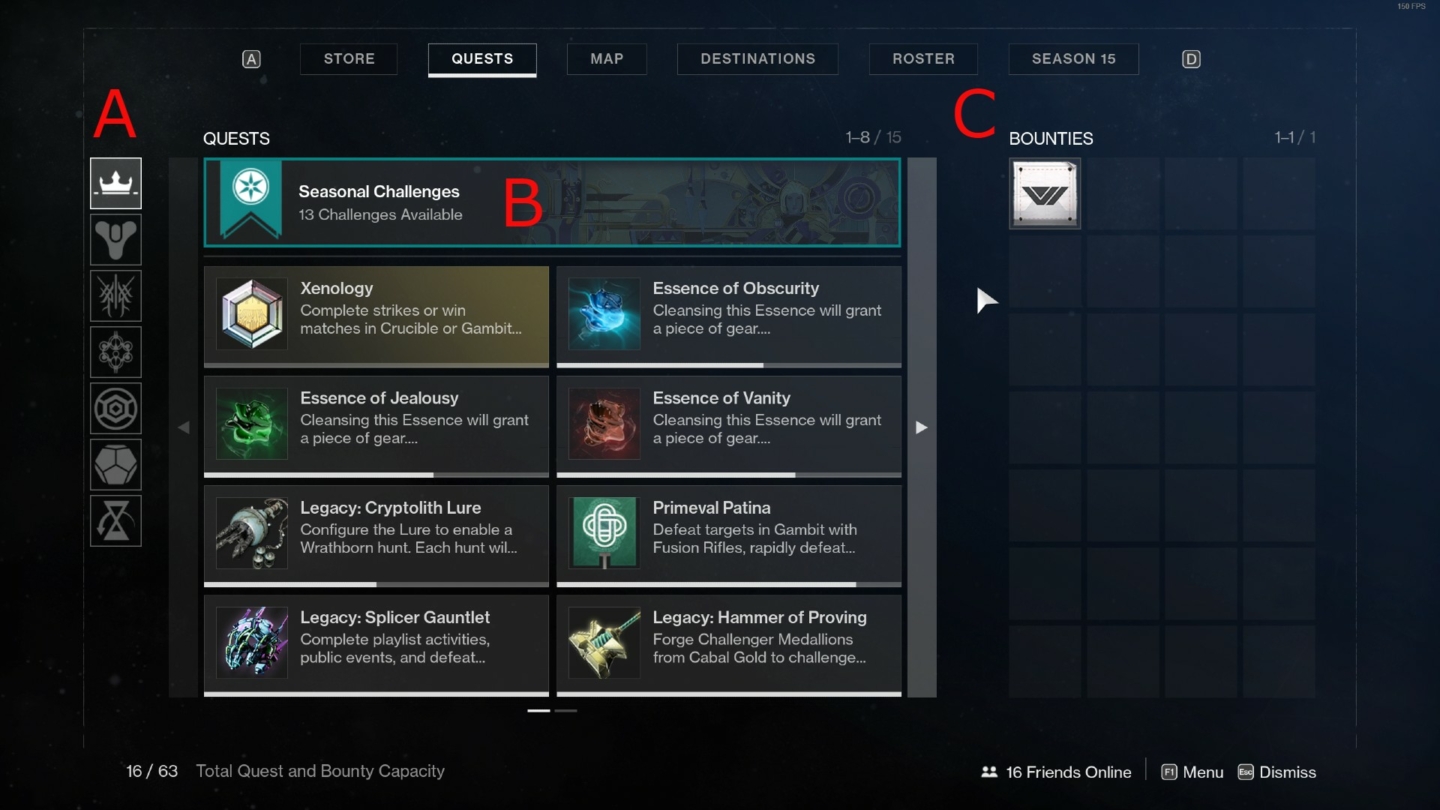Click the friends icon in the bottom bar
The height and width of the screenshot is (810, 1440).
[989, 771]
